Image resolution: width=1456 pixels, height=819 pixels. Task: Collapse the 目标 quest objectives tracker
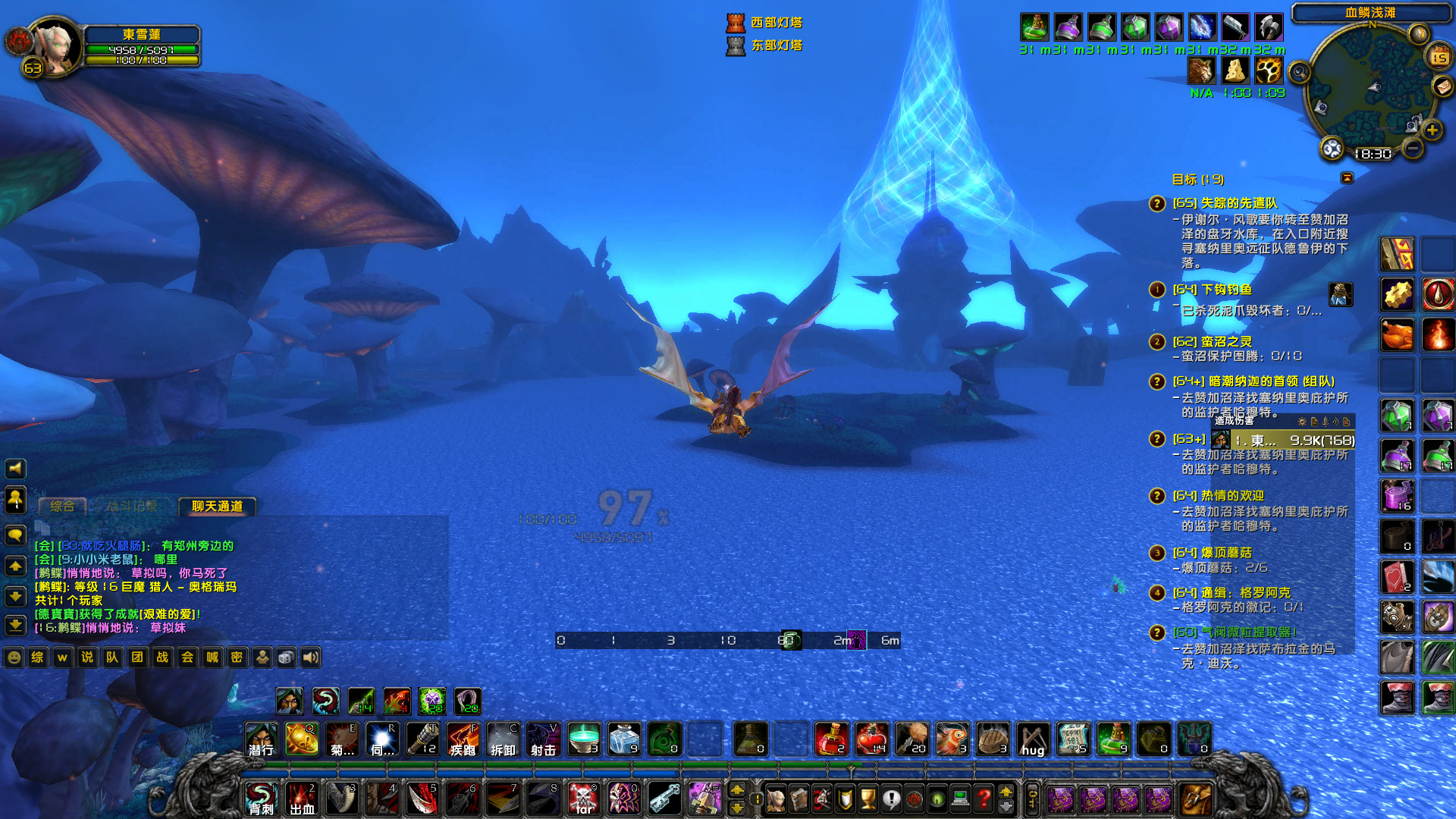click(1346, 178)
